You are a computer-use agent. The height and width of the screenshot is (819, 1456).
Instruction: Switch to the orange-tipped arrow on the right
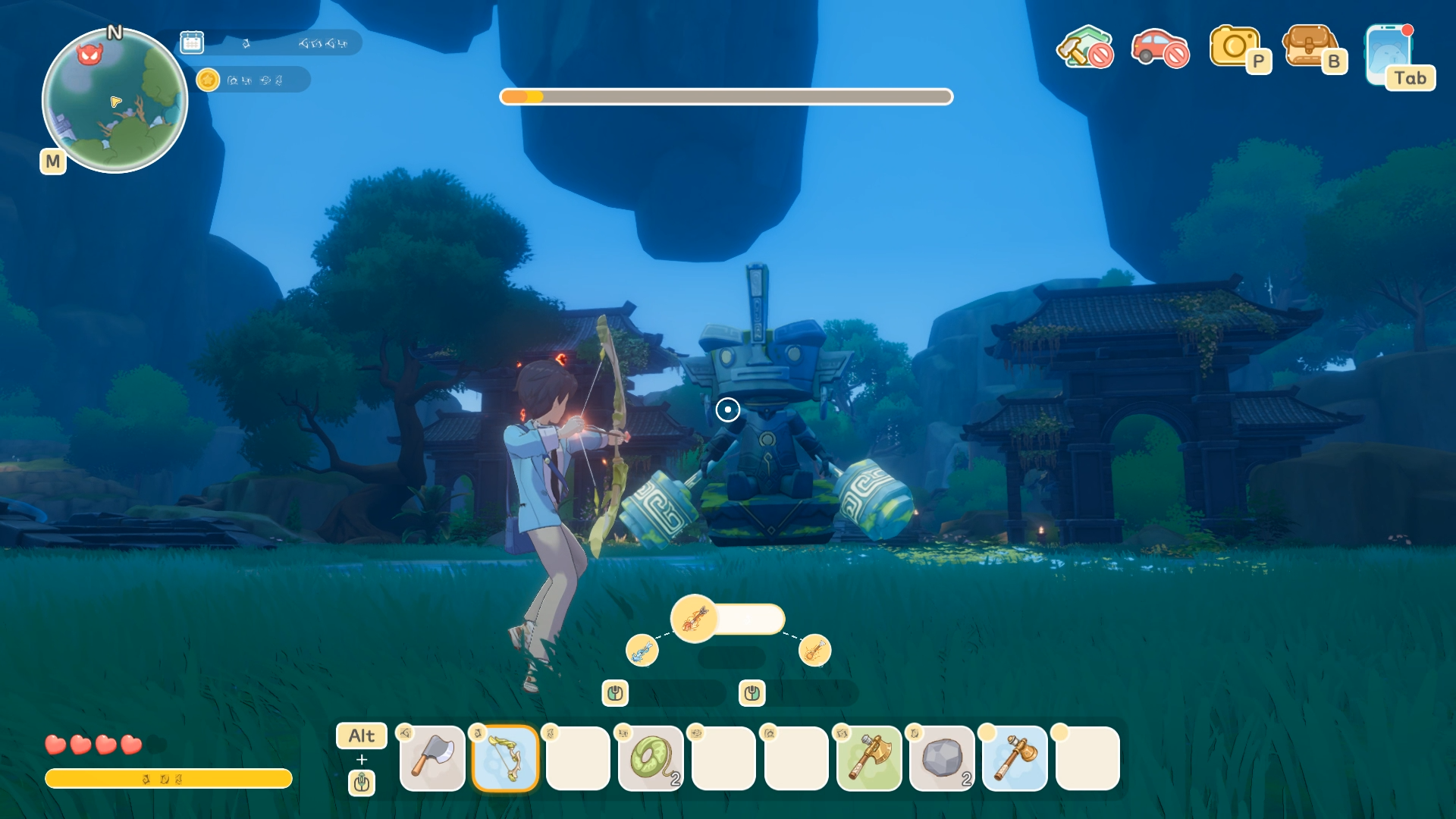[x=814, y=651]
